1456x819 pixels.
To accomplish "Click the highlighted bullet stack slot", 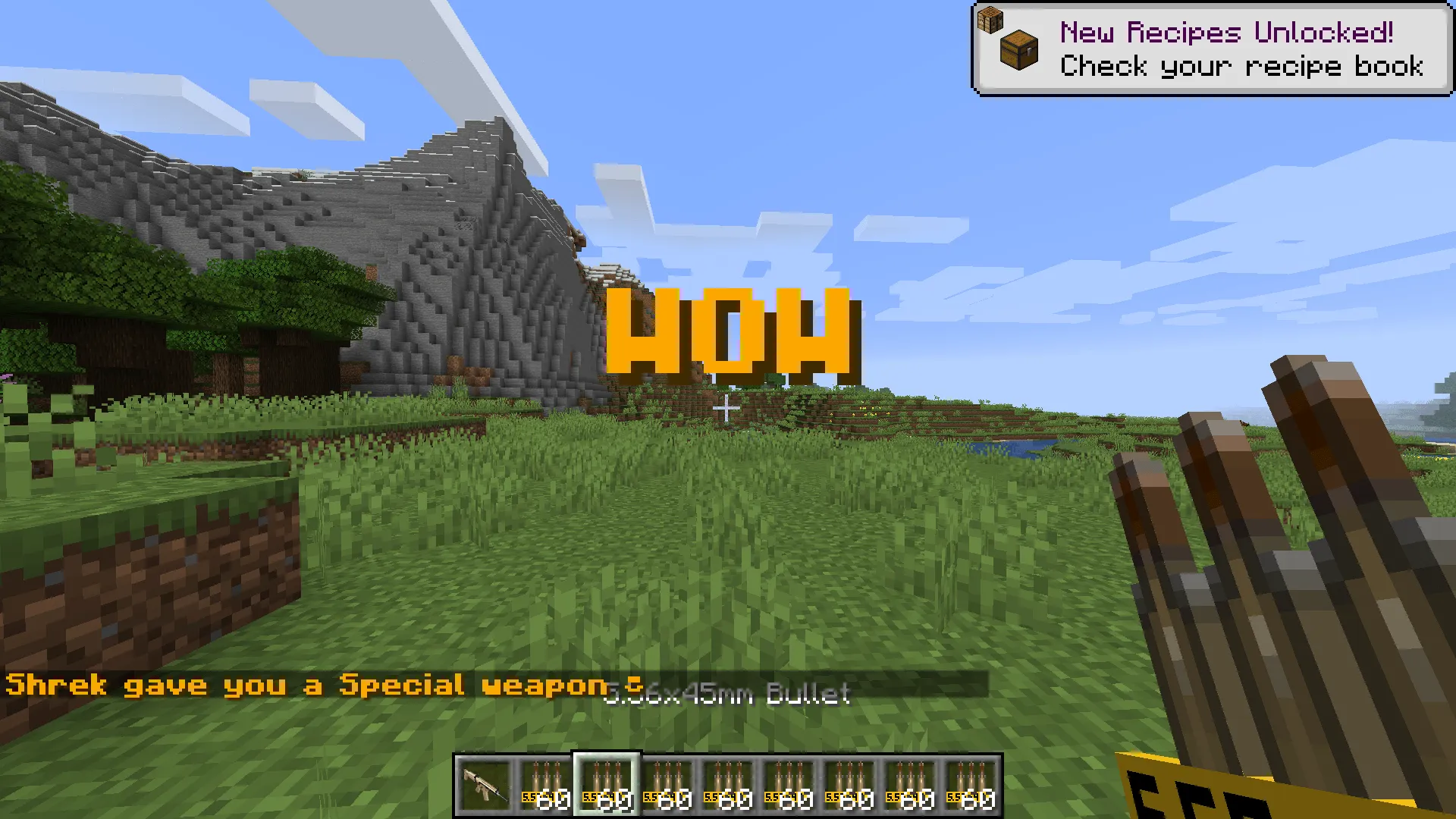I will 607,786.
